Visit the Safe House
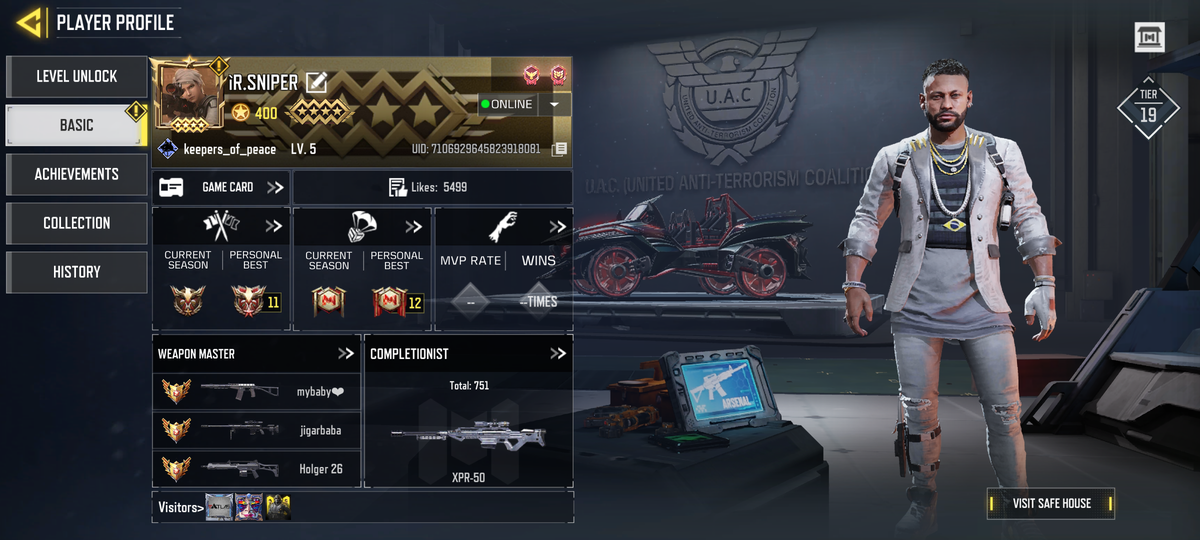The width and height of the screenshot is (1200, 540). pos(1051,503)
